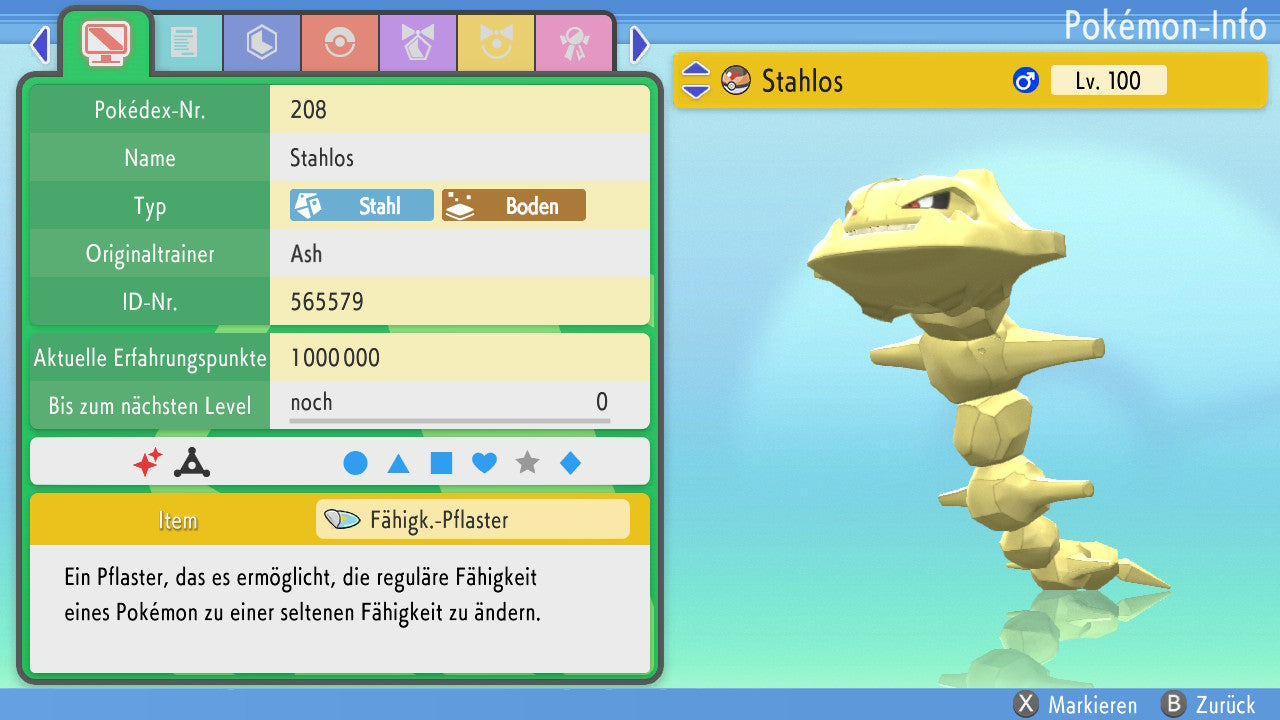Select the held item Fähigk.-Pflaster
This screenshot has width=1280, height=720.
(x=472, y=520)
